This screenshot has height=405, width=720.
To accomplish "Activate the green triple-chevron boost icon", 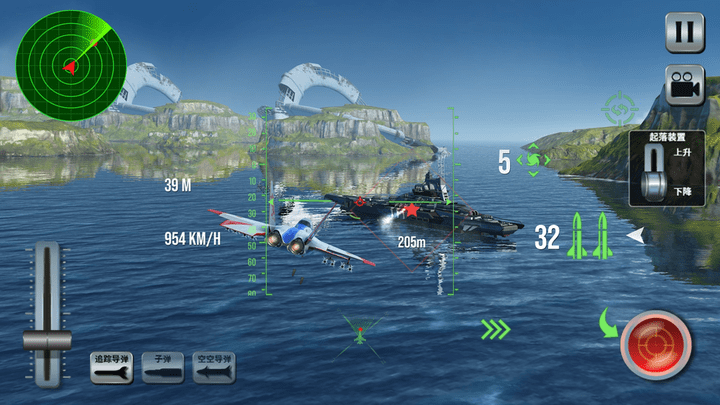I will click(495, 327).
